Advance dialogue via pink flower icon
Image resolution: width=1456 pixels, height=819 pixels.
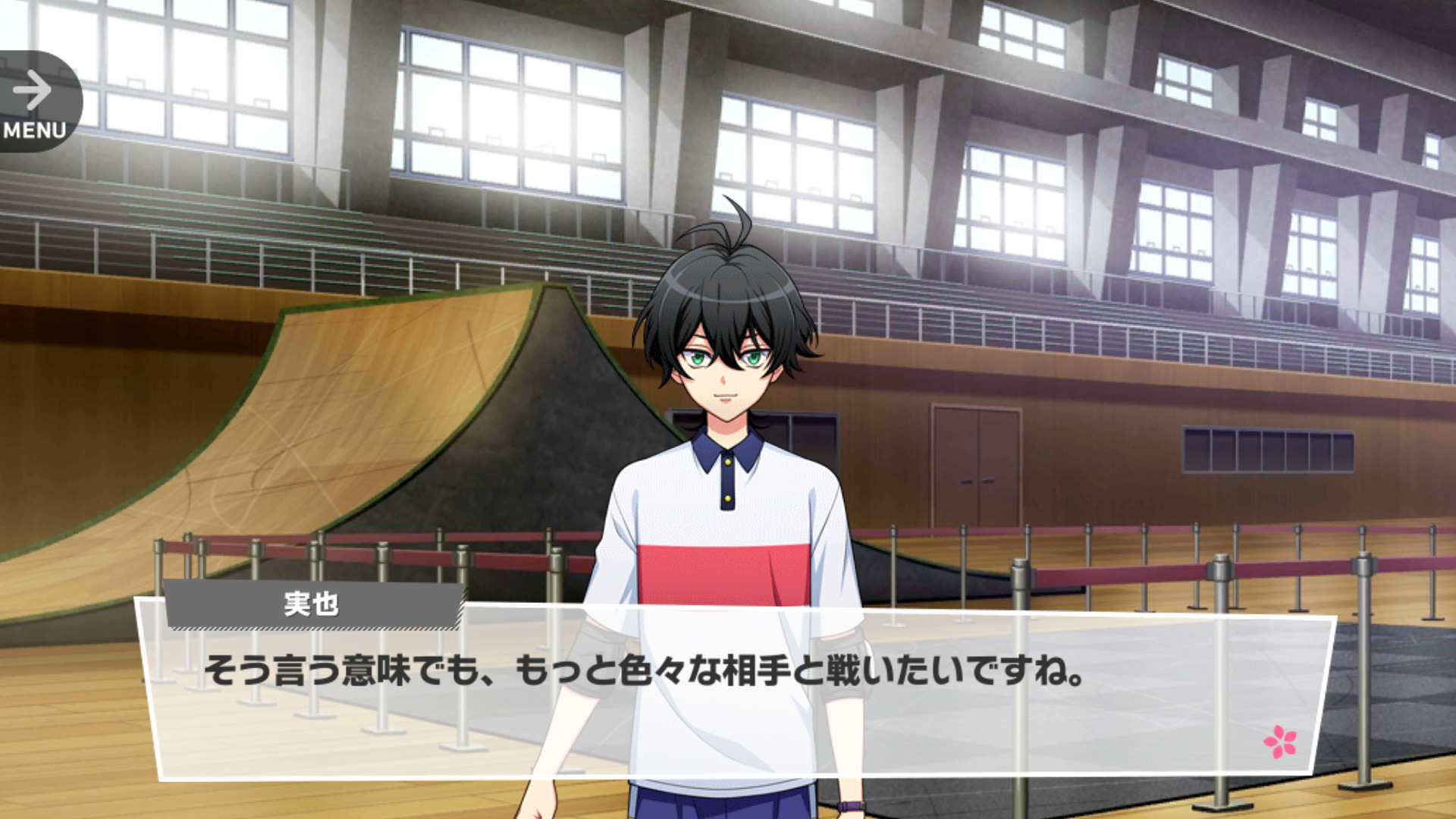(x=1280, y=742)
